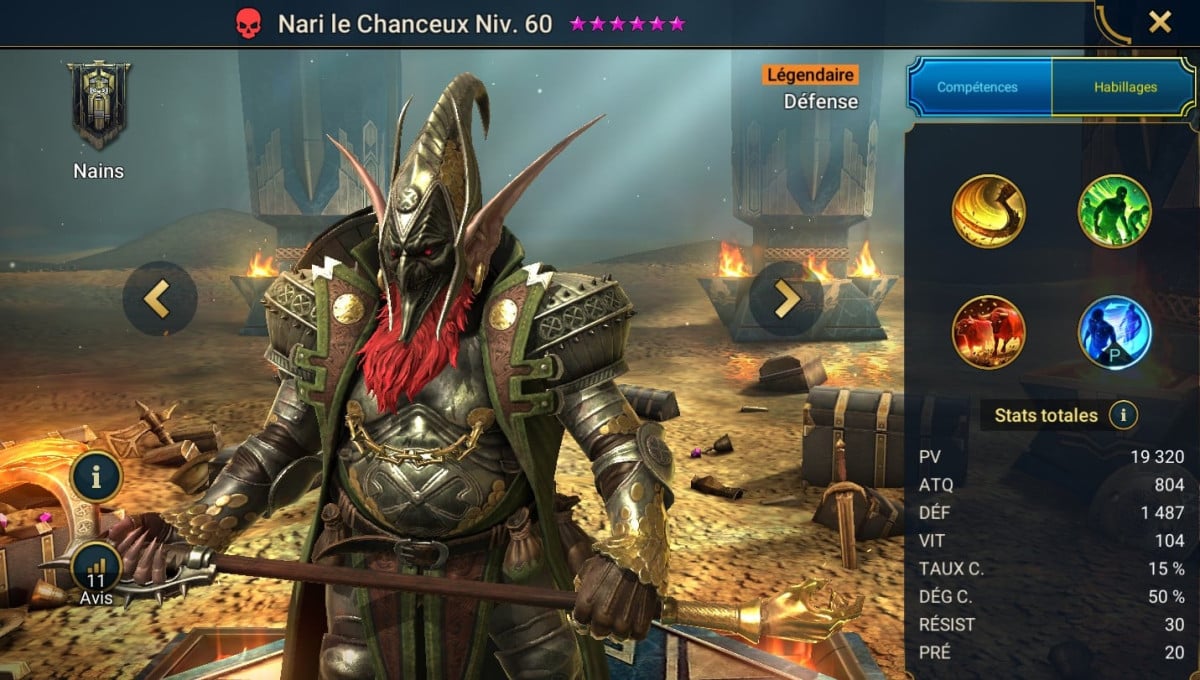The width and height of the screenshot is (1200, 680).
Task: Inspect the red charging bull skill icon
Action: click(989, 333)
